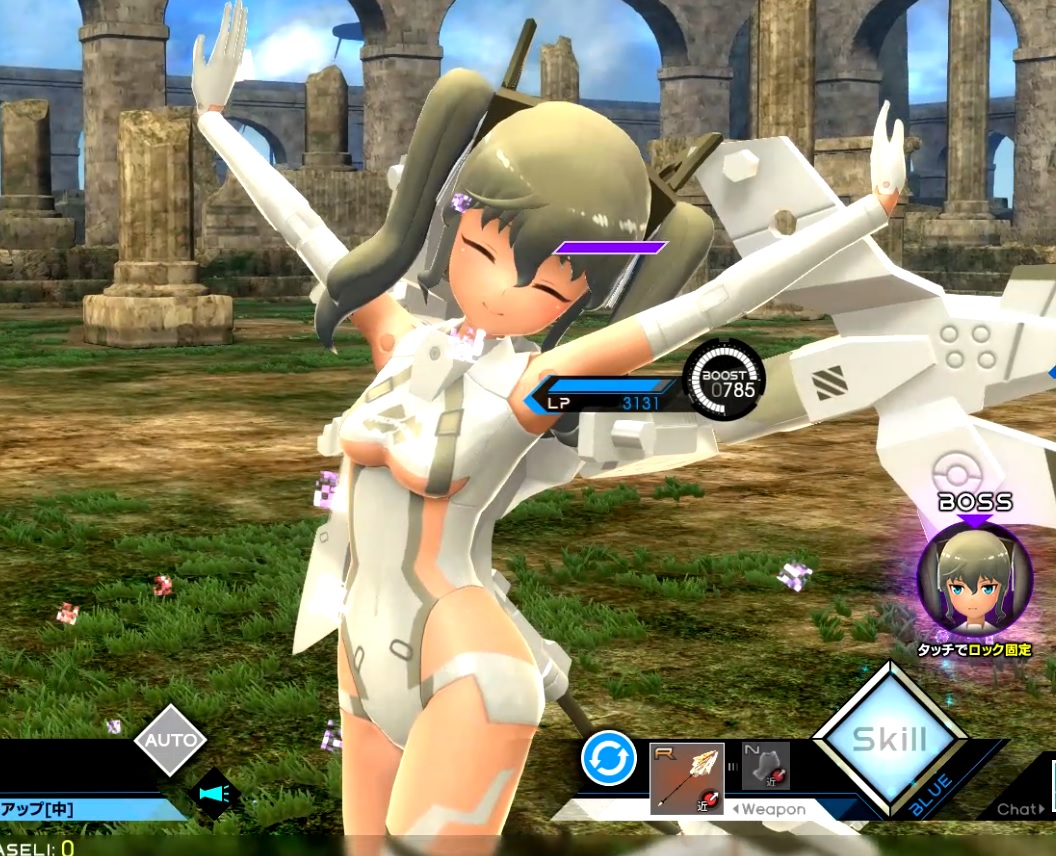Toggle the AUTO diamond button
Viewport: 1056px width, 856px height.
click(170, 741)
